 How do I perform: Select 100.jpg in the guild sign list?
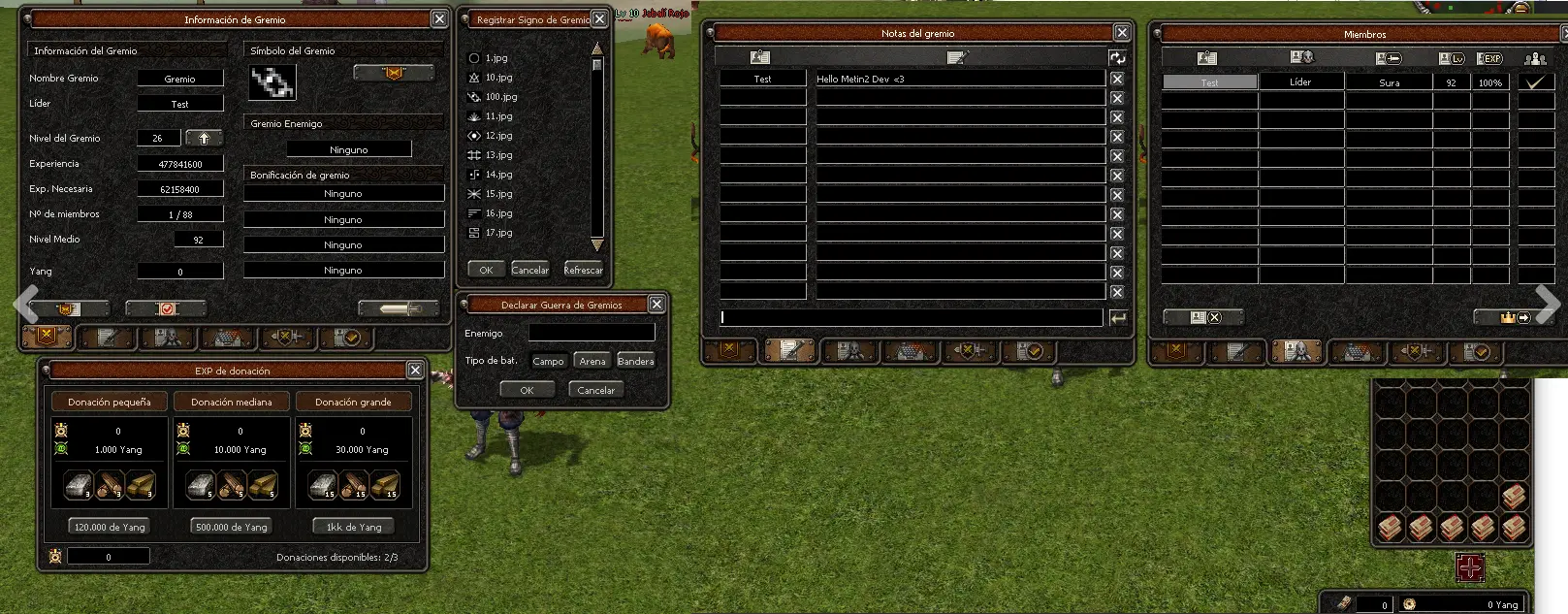(500, 97)
